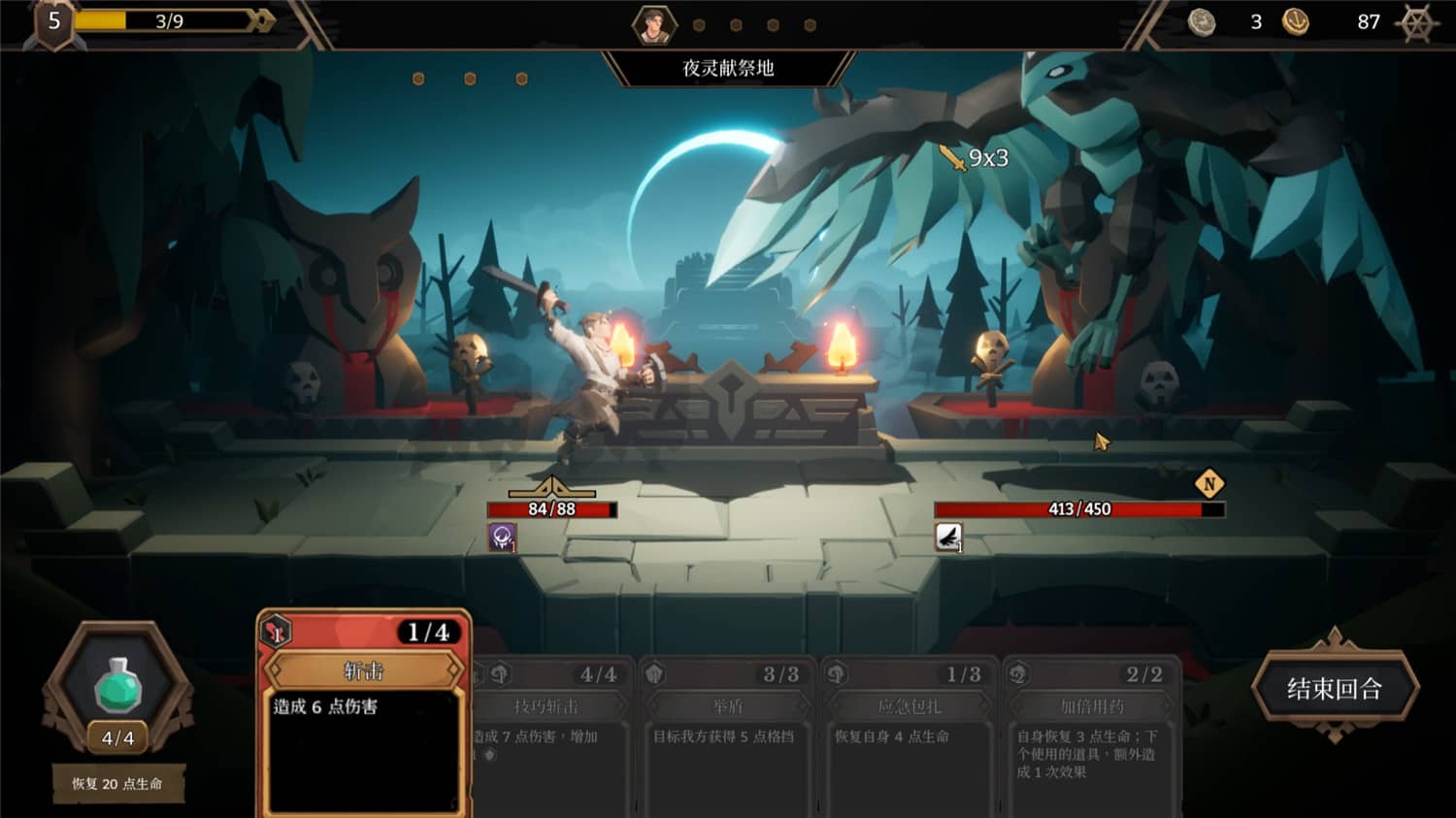This screenshot has width=1456, height=818.
Task: Click the silver coin currency icon
Action: 1203,20
